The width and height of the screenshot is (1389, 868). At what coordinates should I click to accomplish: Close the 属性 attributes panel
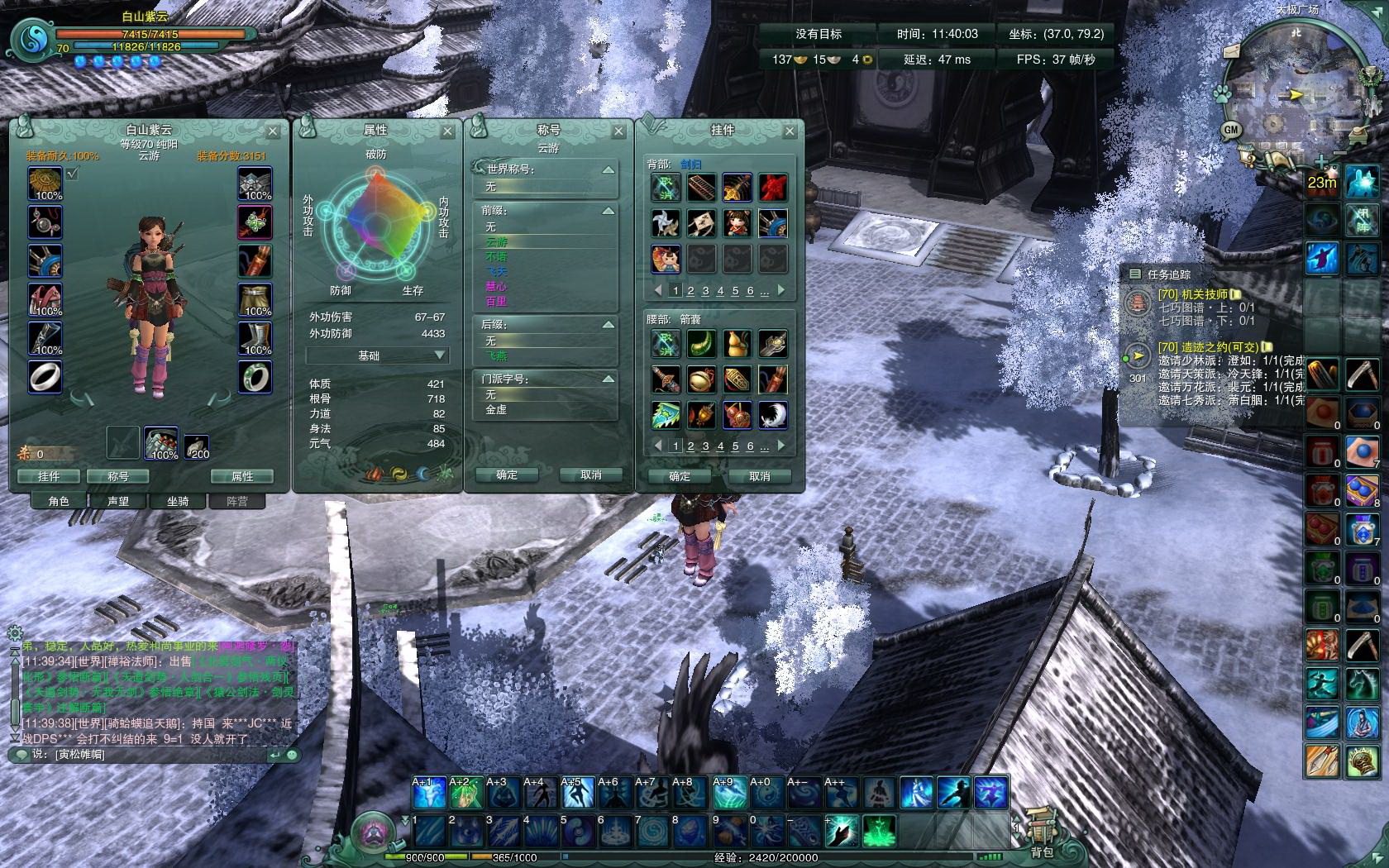pos(447,131)
